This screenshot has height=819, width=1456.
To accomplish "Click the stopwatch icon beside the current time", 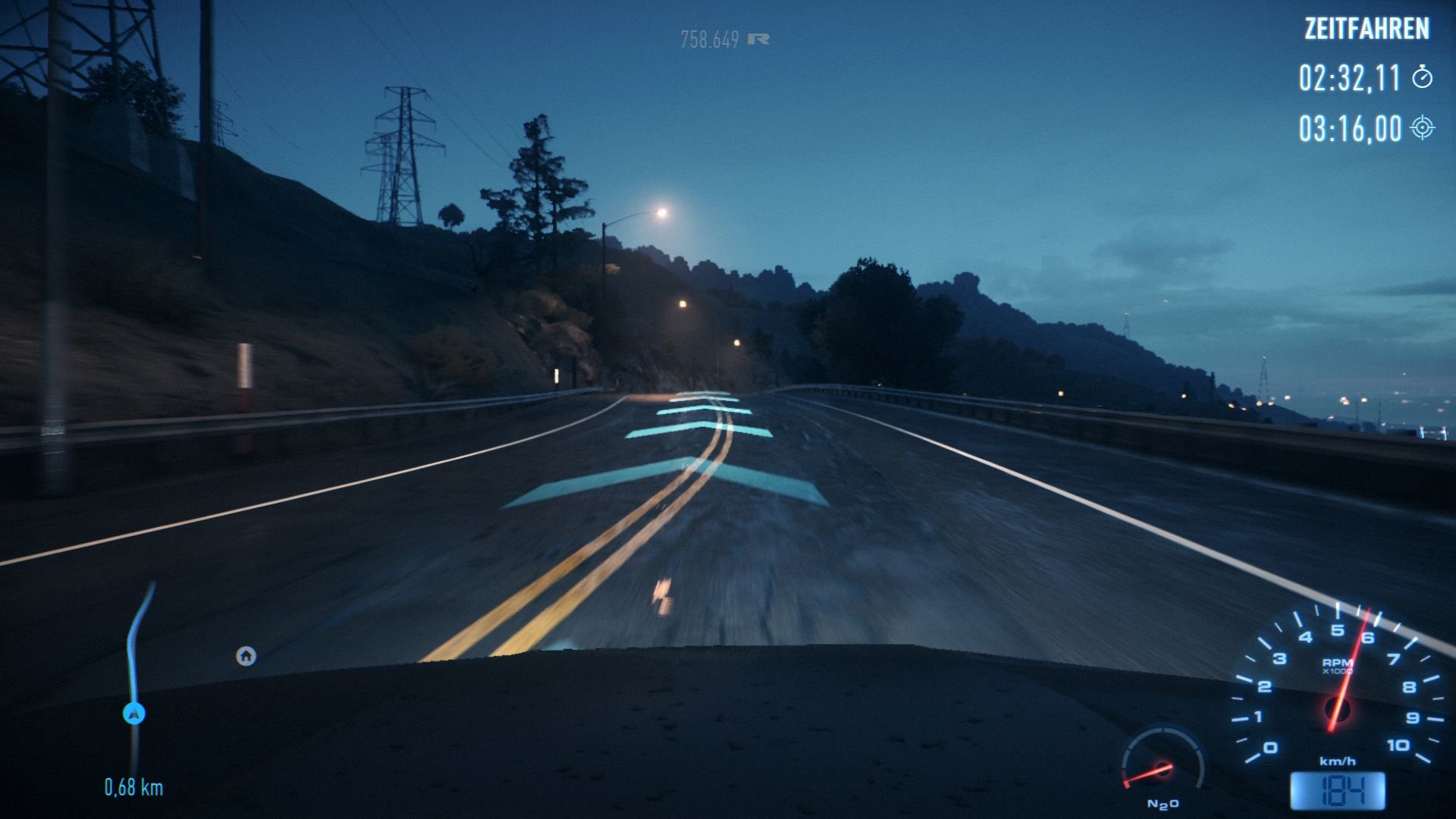I will [x=1423, y=77].
